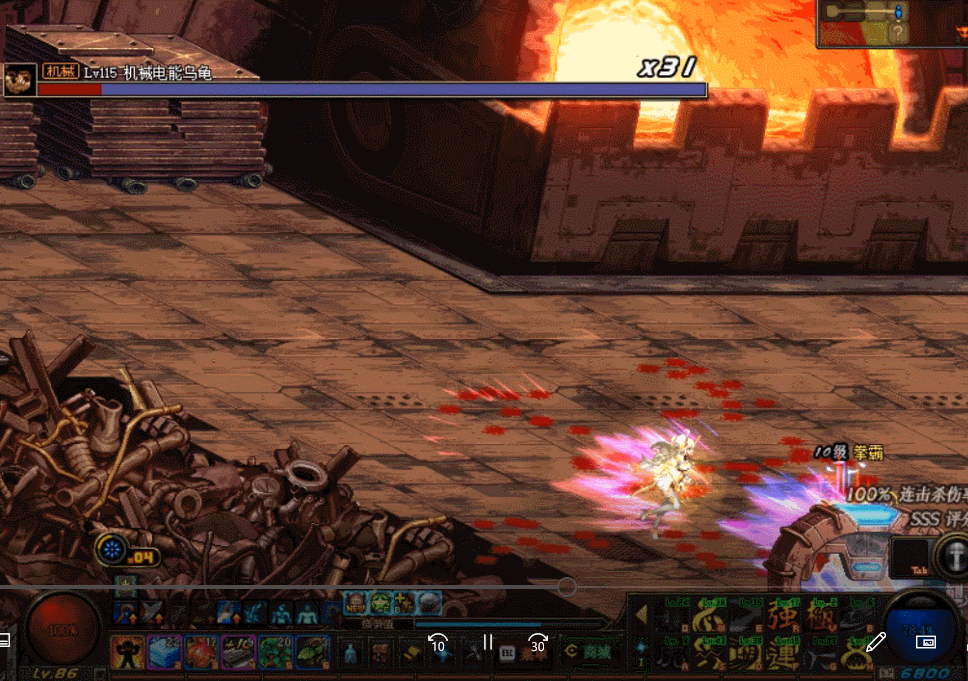This screenshot has width=968, height=681.
Task: Pause the video playback
Action: (x=488, y=642)
